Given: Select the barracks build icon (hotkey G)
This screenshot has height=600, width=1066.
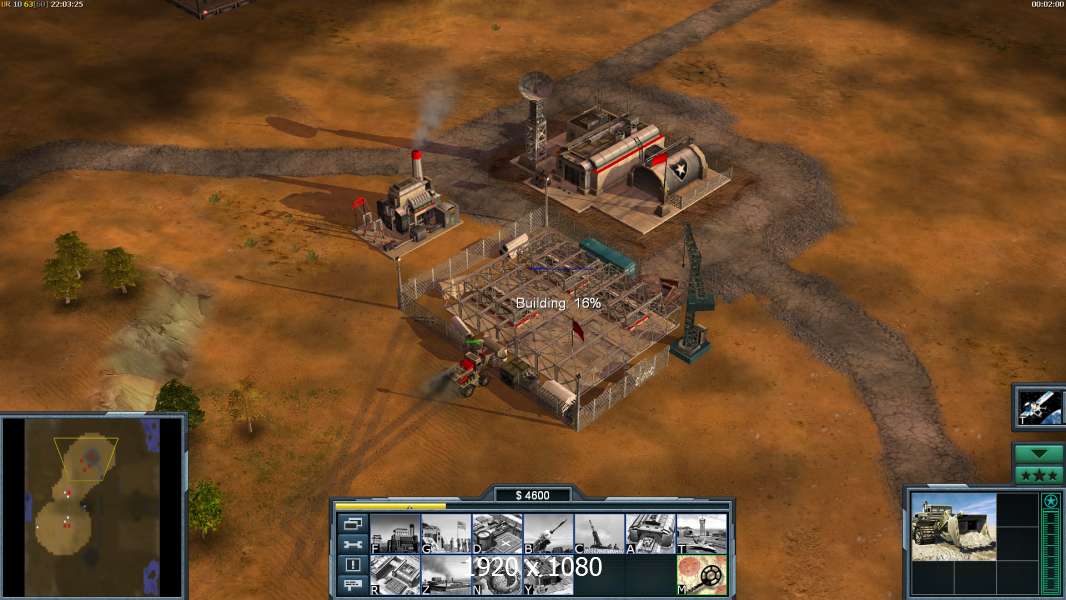Looking at the screenshot, I should [x=446, y=533].
